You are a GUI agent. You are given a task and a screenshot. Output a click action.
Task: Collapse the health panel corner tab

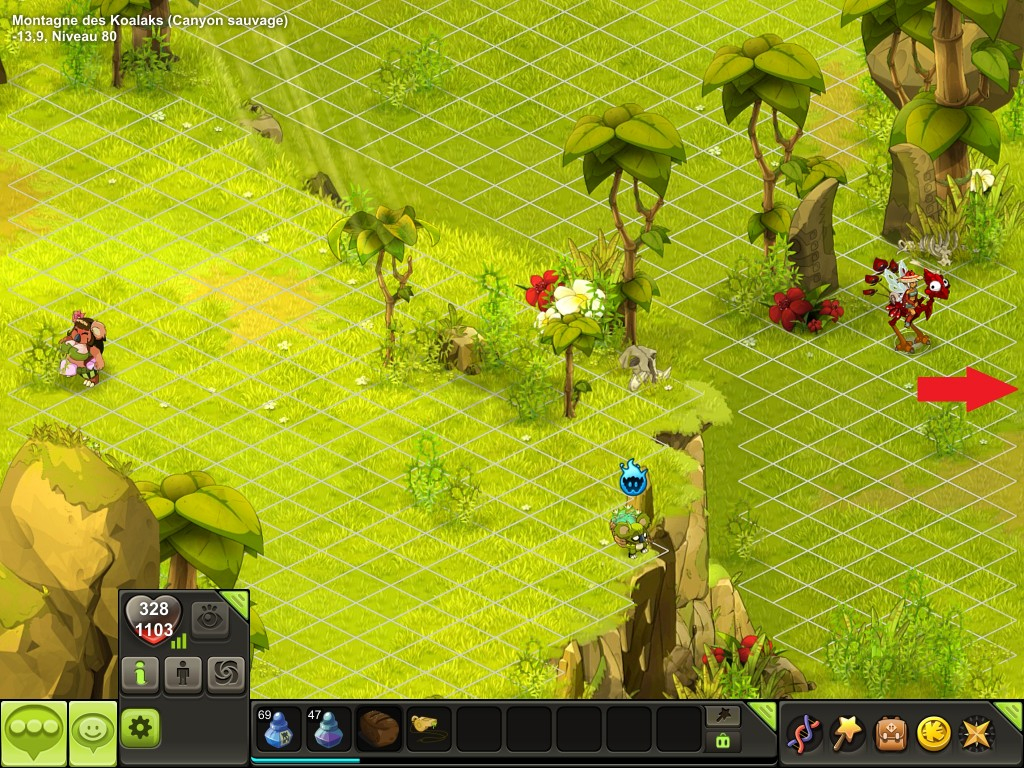[x=236, y=603]
